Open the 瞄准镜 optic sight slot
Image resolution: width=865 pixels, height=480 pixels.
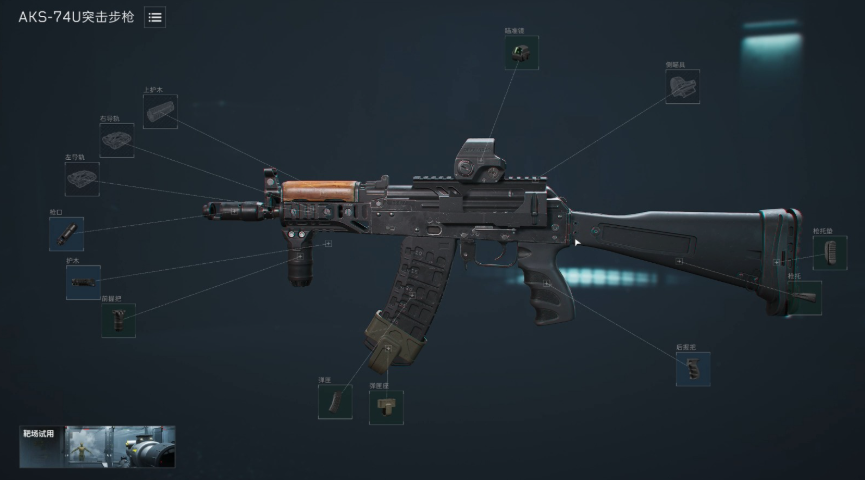(x=521, y=53)
